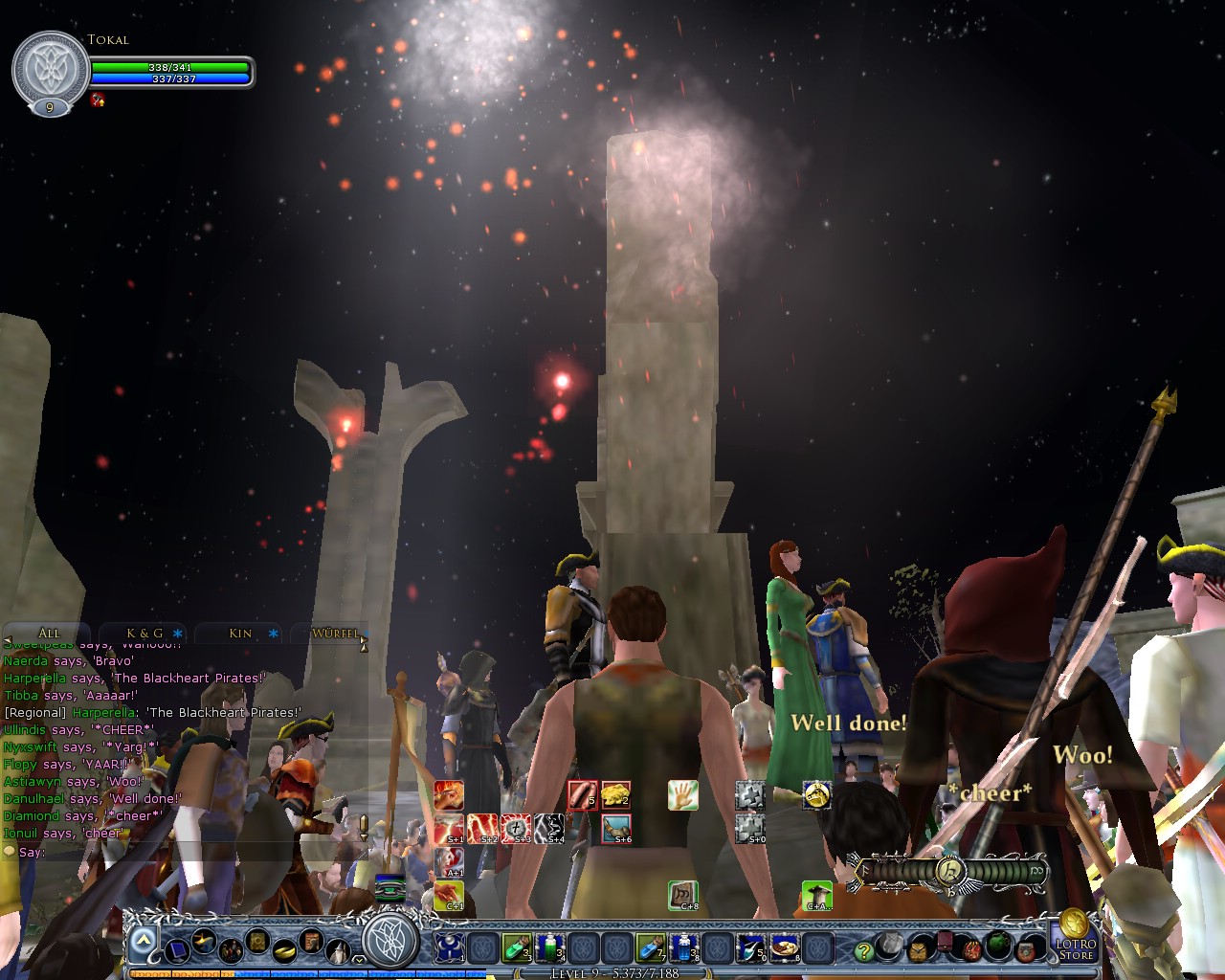Click the experience bar at the bottom

coord(612,973)
